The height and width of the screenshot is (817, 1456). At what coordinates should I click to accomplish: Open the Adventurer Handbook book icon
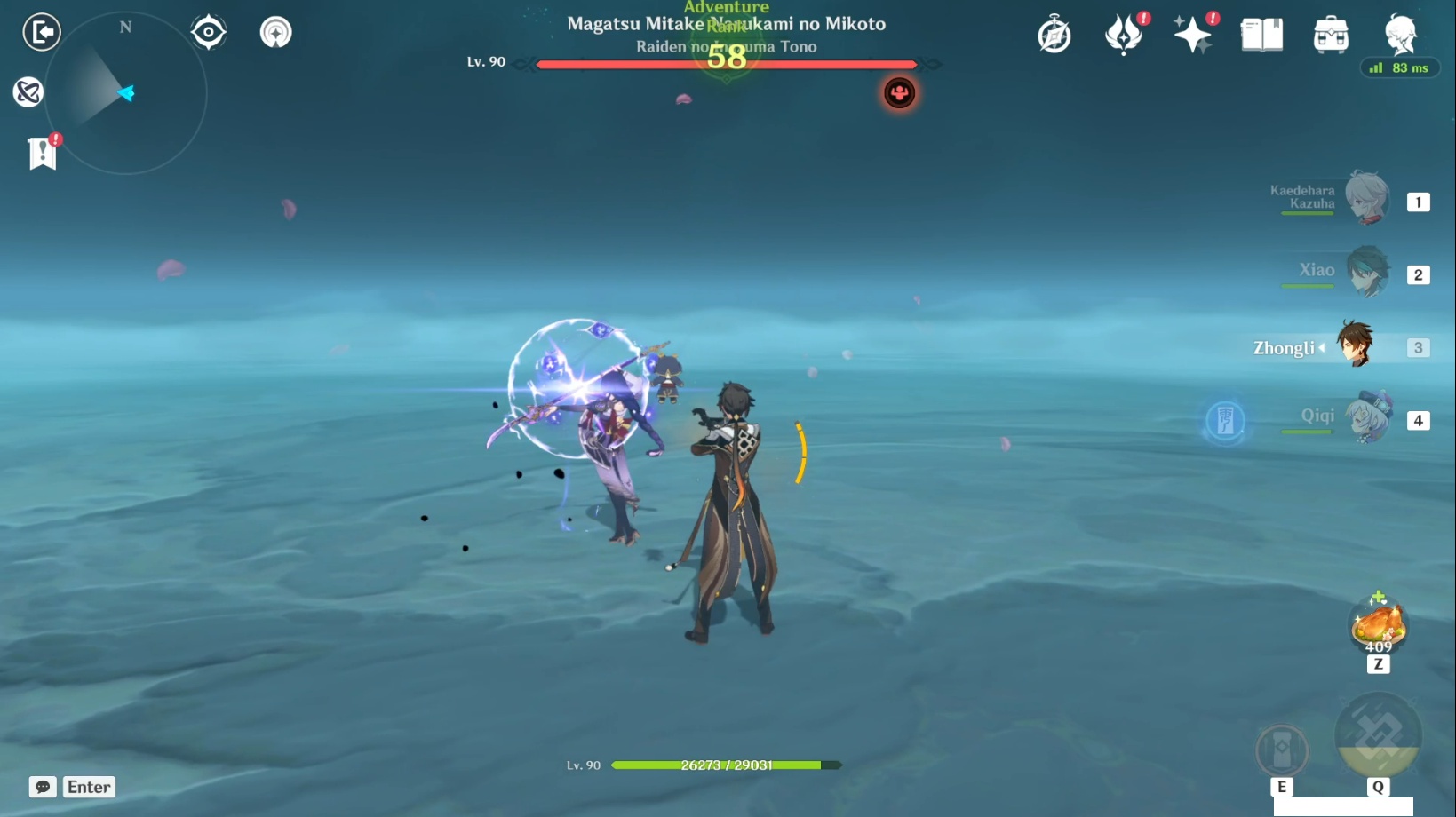coord(1261,34)
